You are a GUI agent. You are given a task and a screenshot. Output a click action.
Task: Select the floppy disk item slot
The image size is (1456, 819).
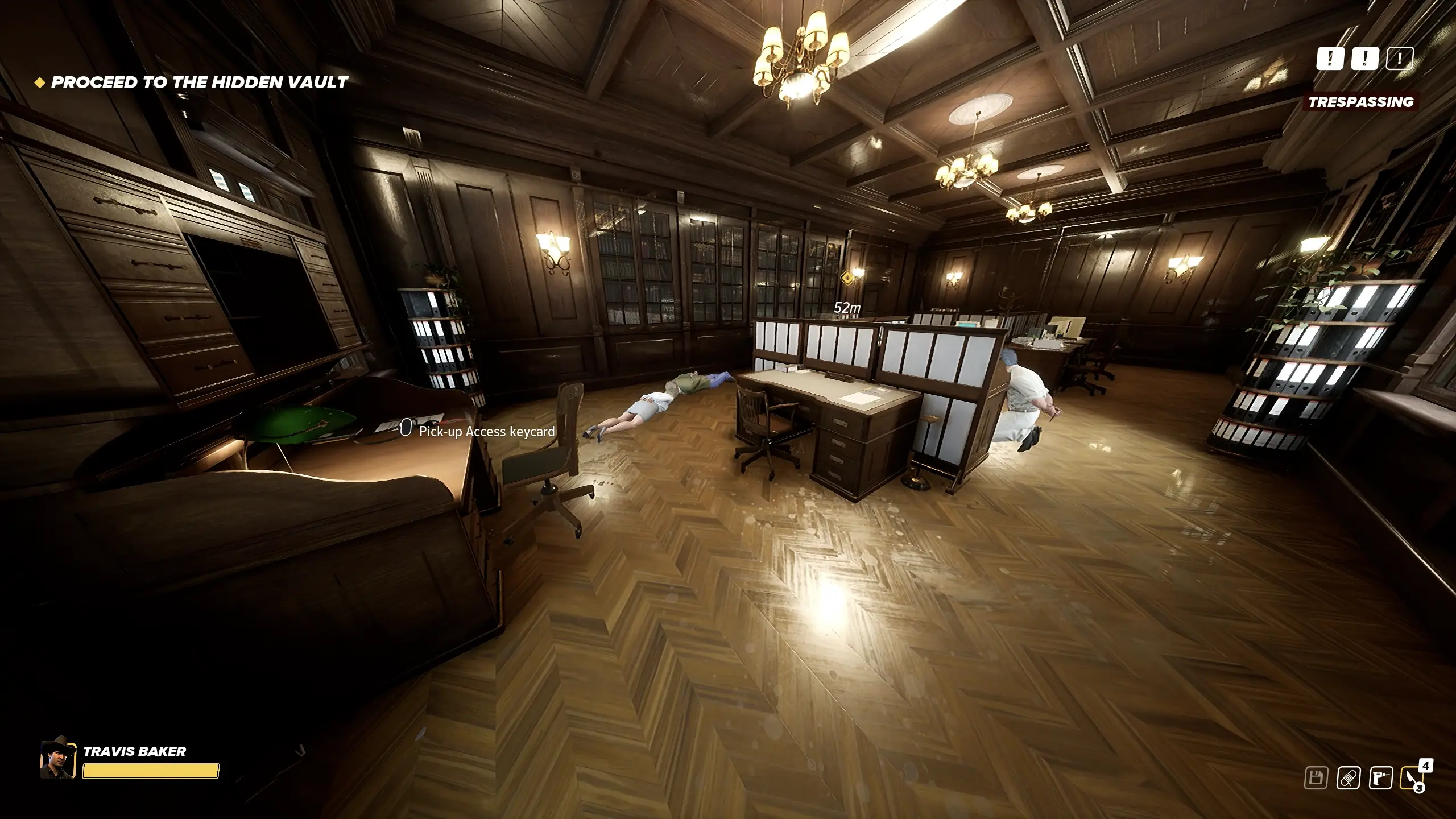click(x=1316, y=778)
